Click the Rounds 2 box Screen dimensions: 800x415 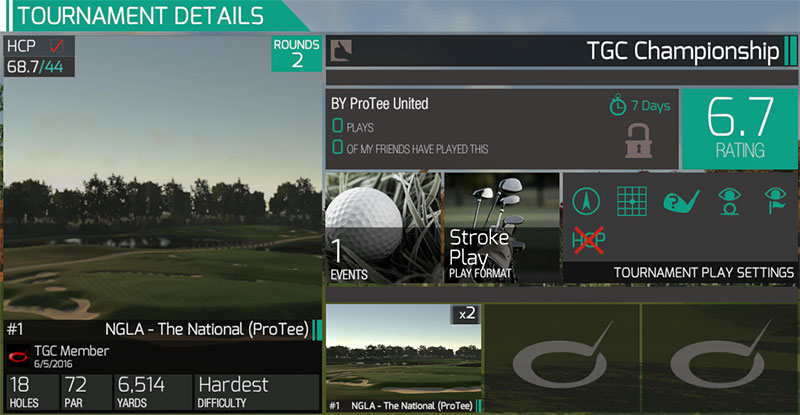click(297, 54)
